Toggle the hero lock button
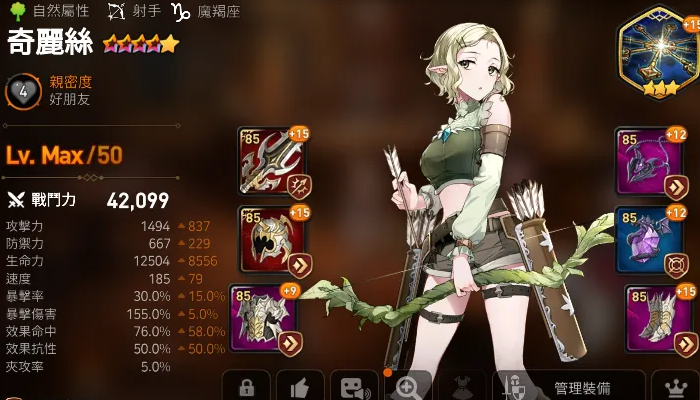Image resolution: width=700 pixels, height=400 pixels. pos(246,387)
